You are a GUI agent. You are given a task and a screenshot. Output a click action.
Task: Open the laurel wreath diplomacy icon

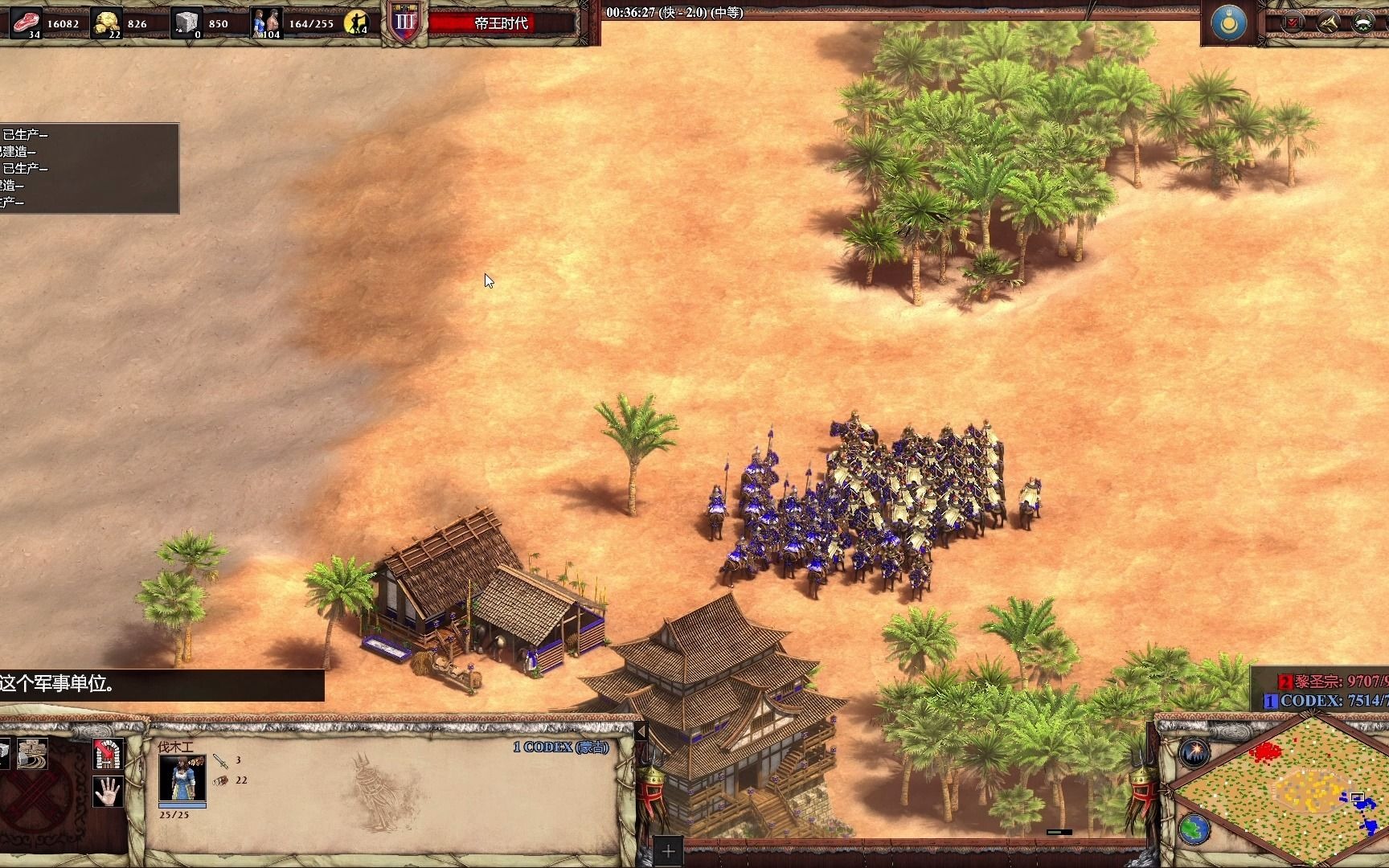coord(1362,23)
